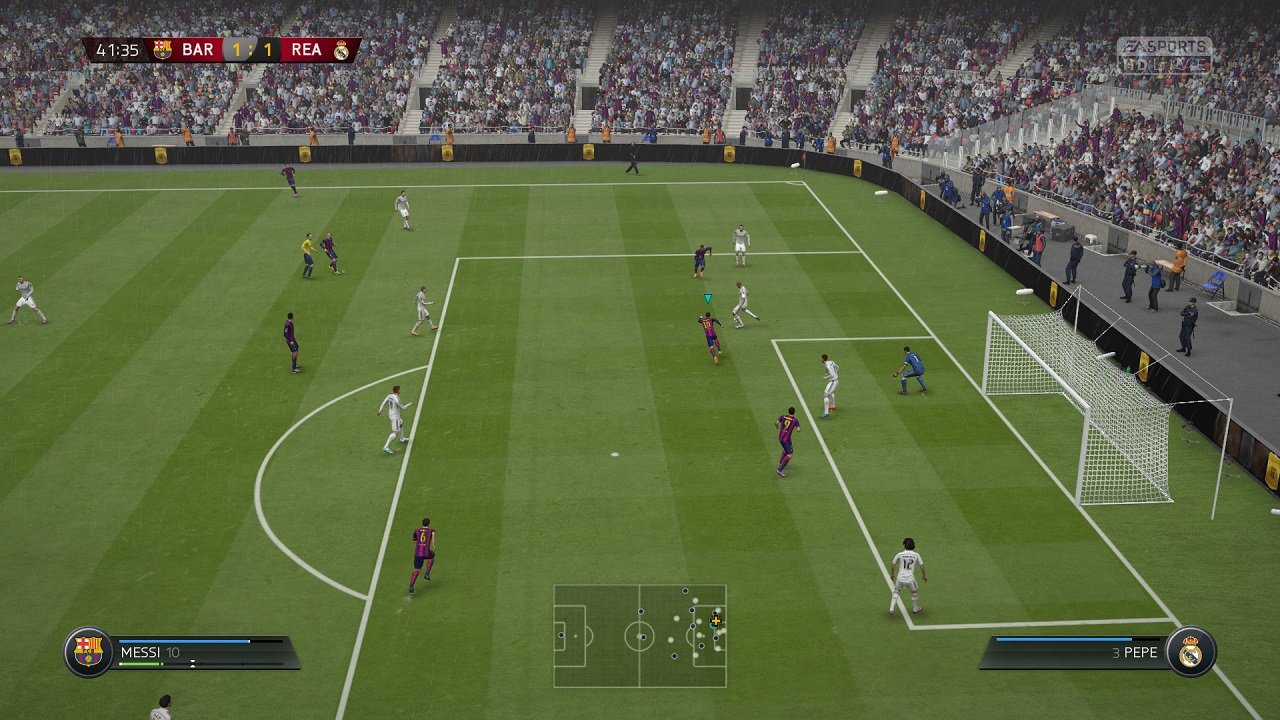Click the BAR team label on the scoreboard
The image size is (1280, 720).
[196, 47]
